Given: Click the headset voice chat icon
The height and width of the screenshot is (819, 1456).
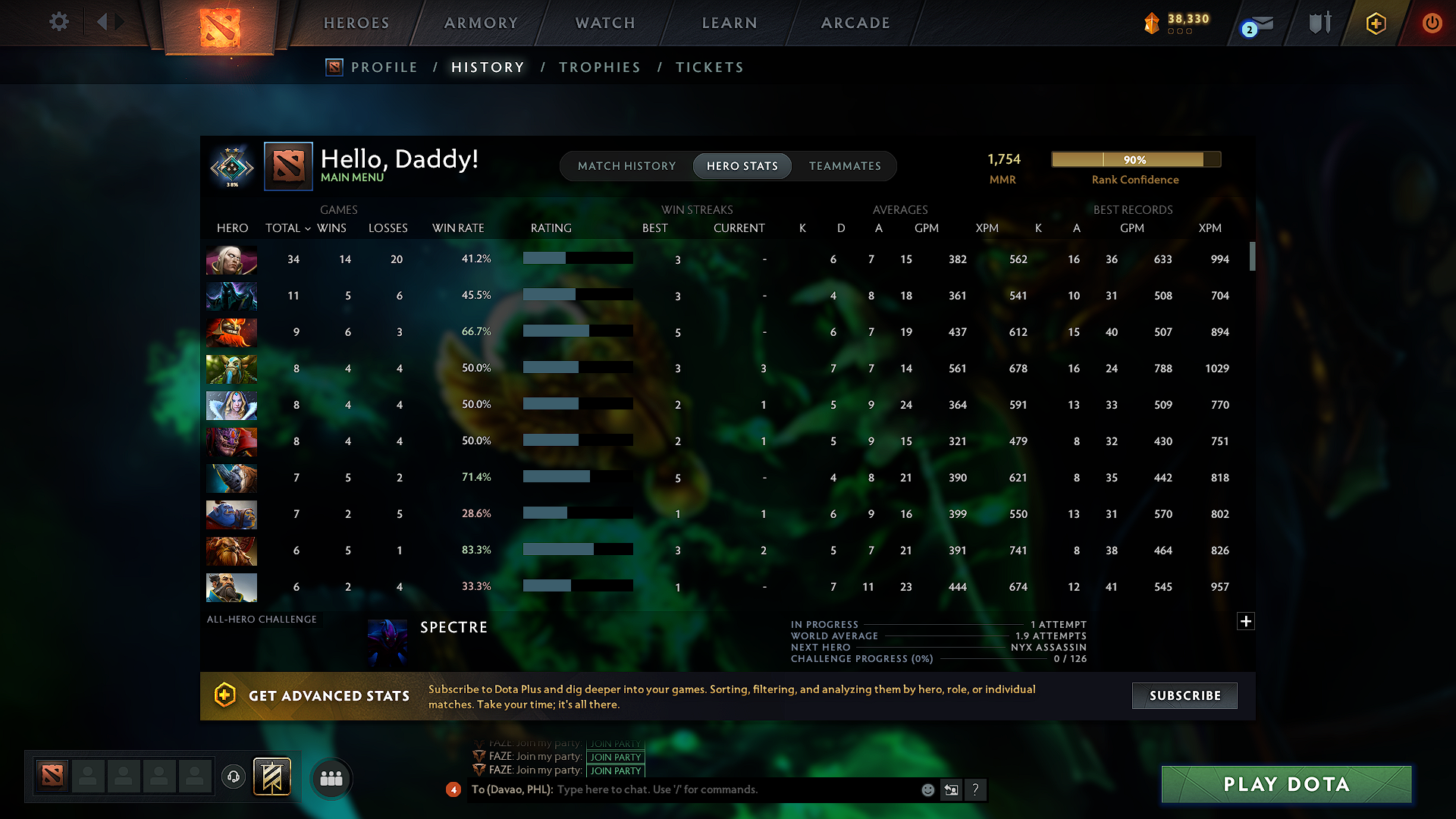Looking at the screenshot, I should pos(233,777).
